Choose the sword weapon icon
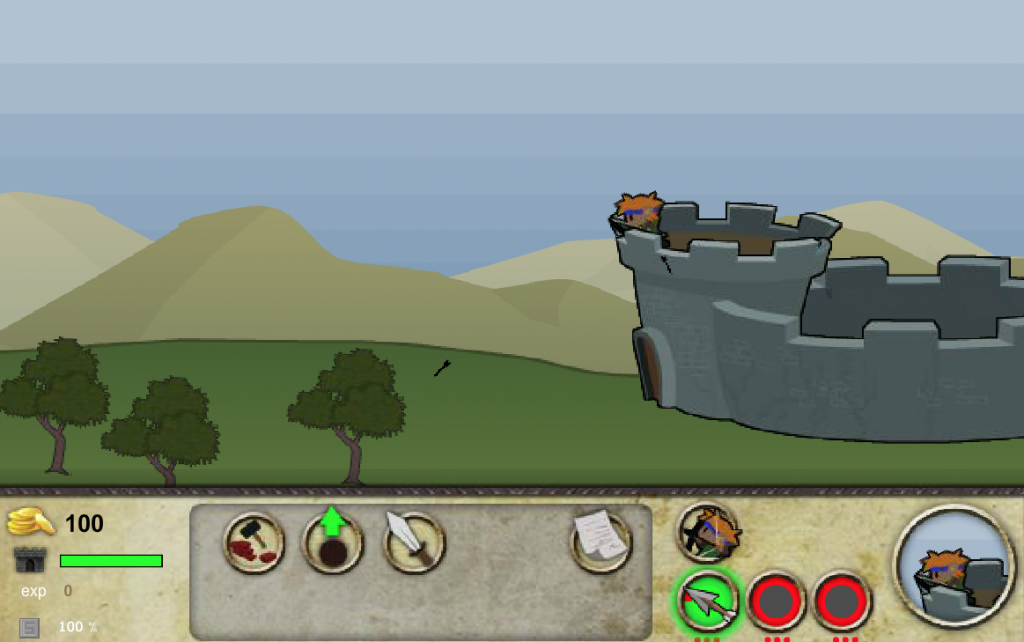This screenshot has height=642, width=1024. tap(414, 542)
